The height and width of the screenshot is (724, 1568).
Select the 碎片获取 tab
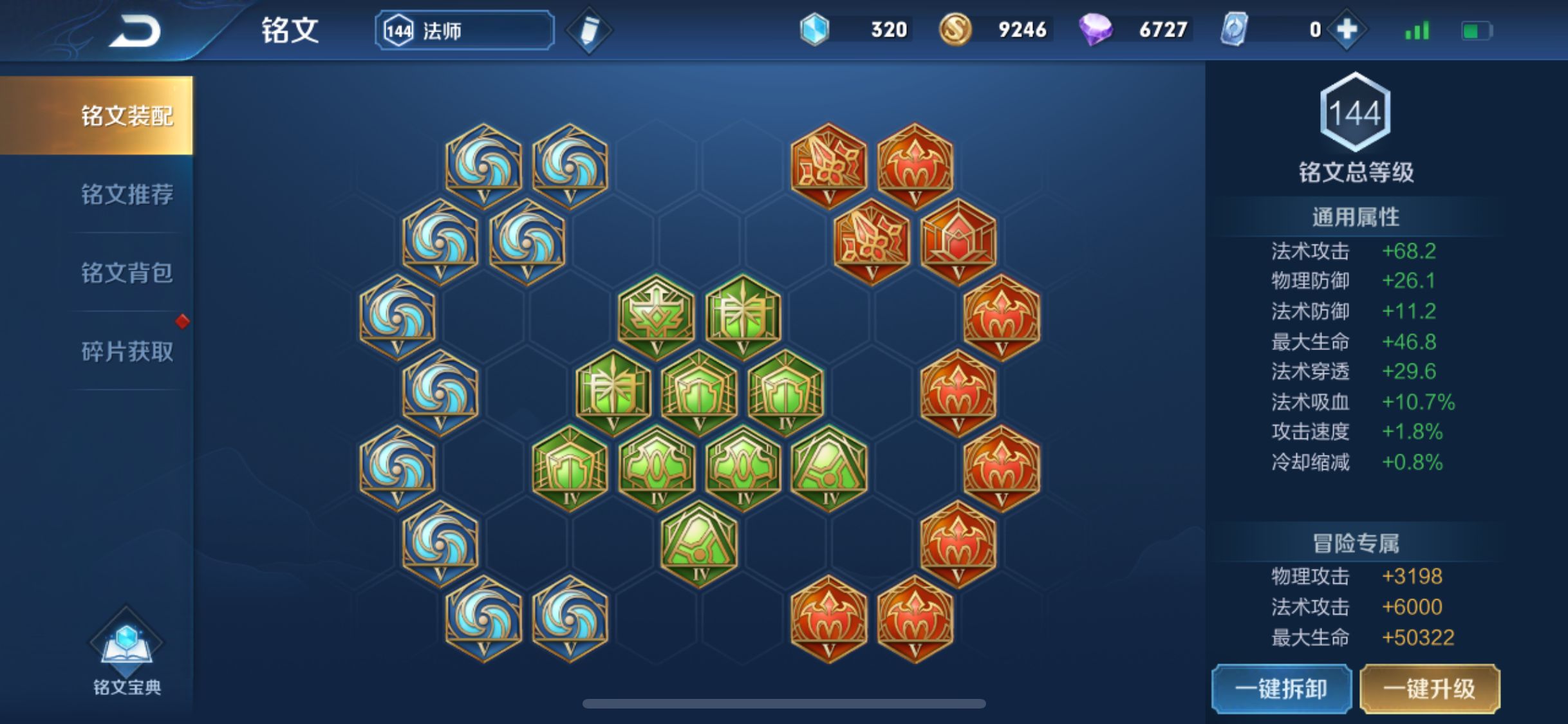[127, 351]
